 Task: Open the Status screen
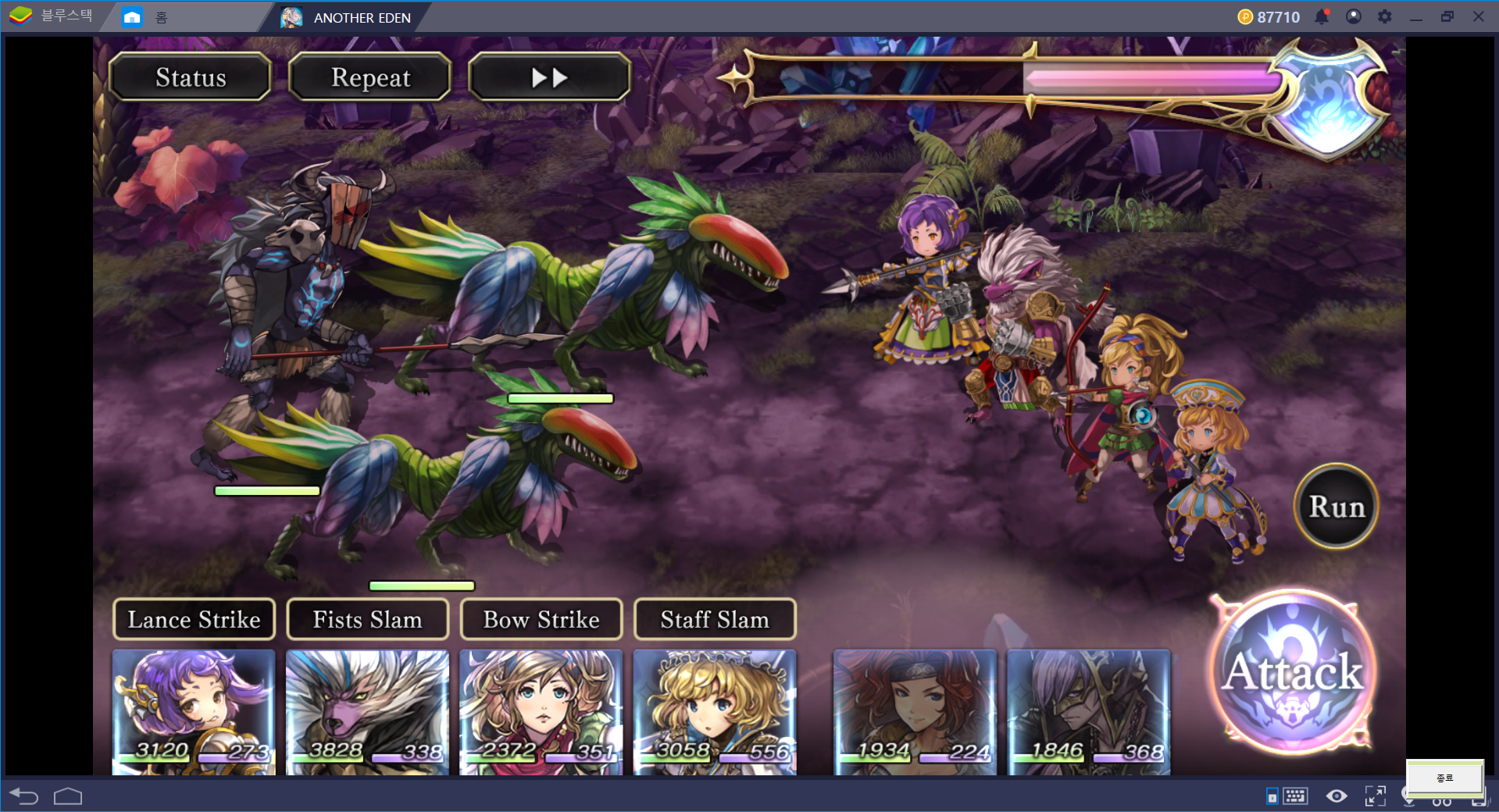(191, 77)
